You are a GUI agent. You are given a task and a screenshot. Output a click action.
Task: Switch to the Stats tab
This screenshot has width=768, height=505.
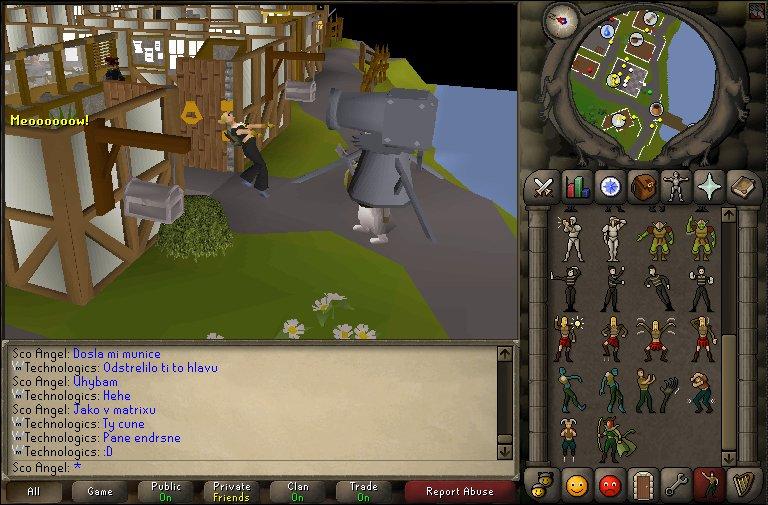[x=577, y=186]
